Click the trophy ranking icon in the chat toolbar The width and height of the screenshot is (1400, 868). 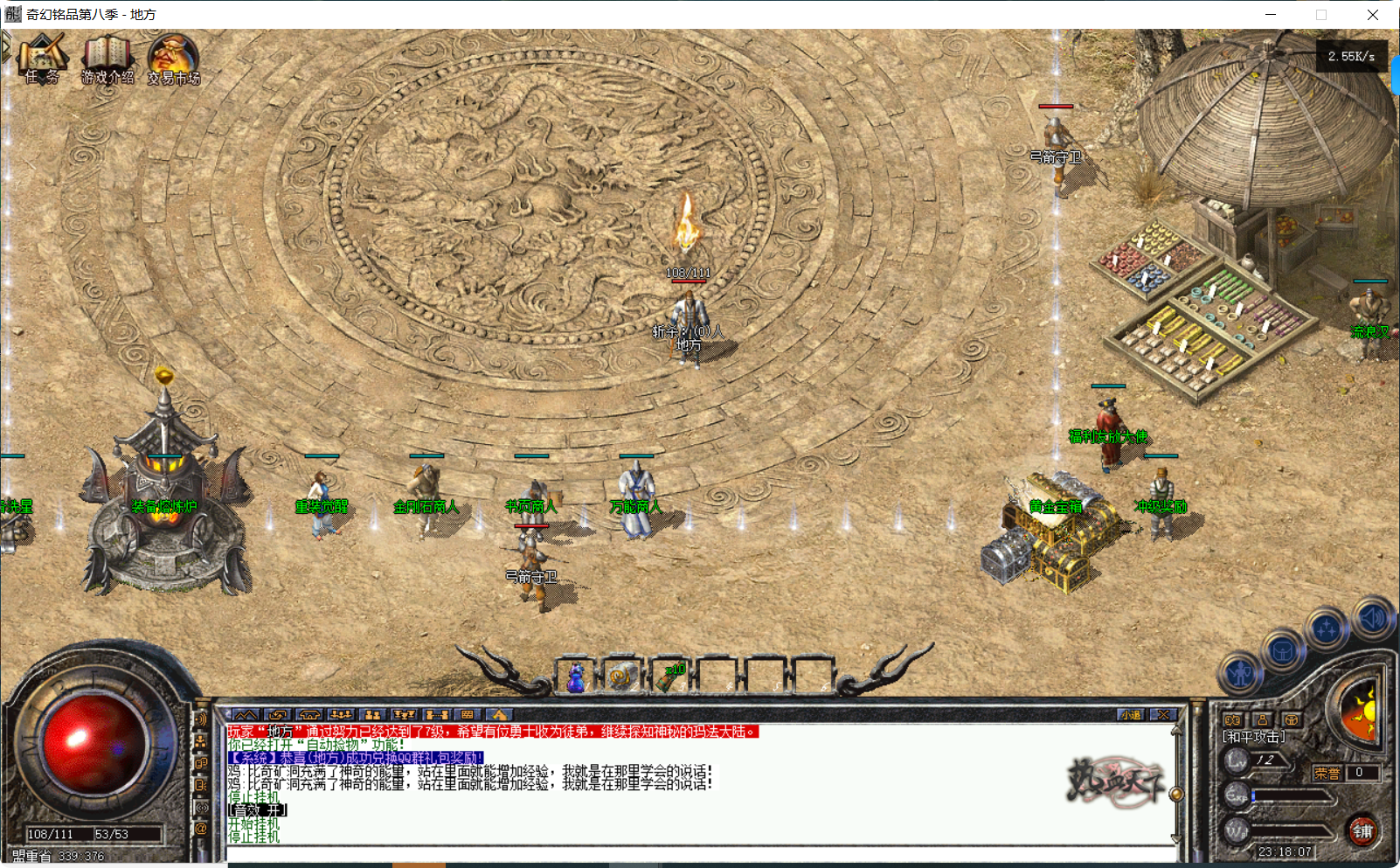click(x=404, y=715)
